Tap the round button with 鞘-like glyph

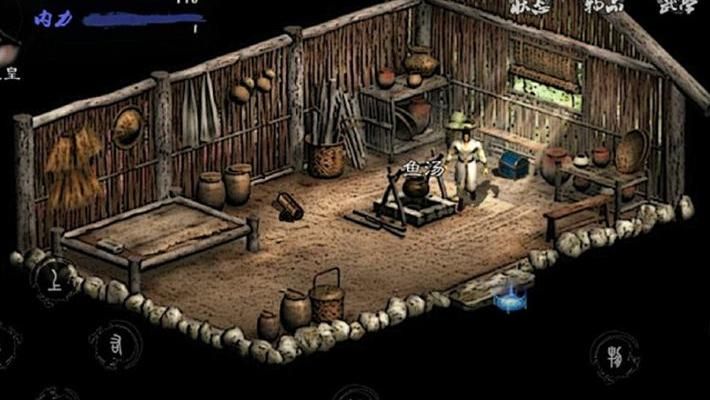coord(615,355)
